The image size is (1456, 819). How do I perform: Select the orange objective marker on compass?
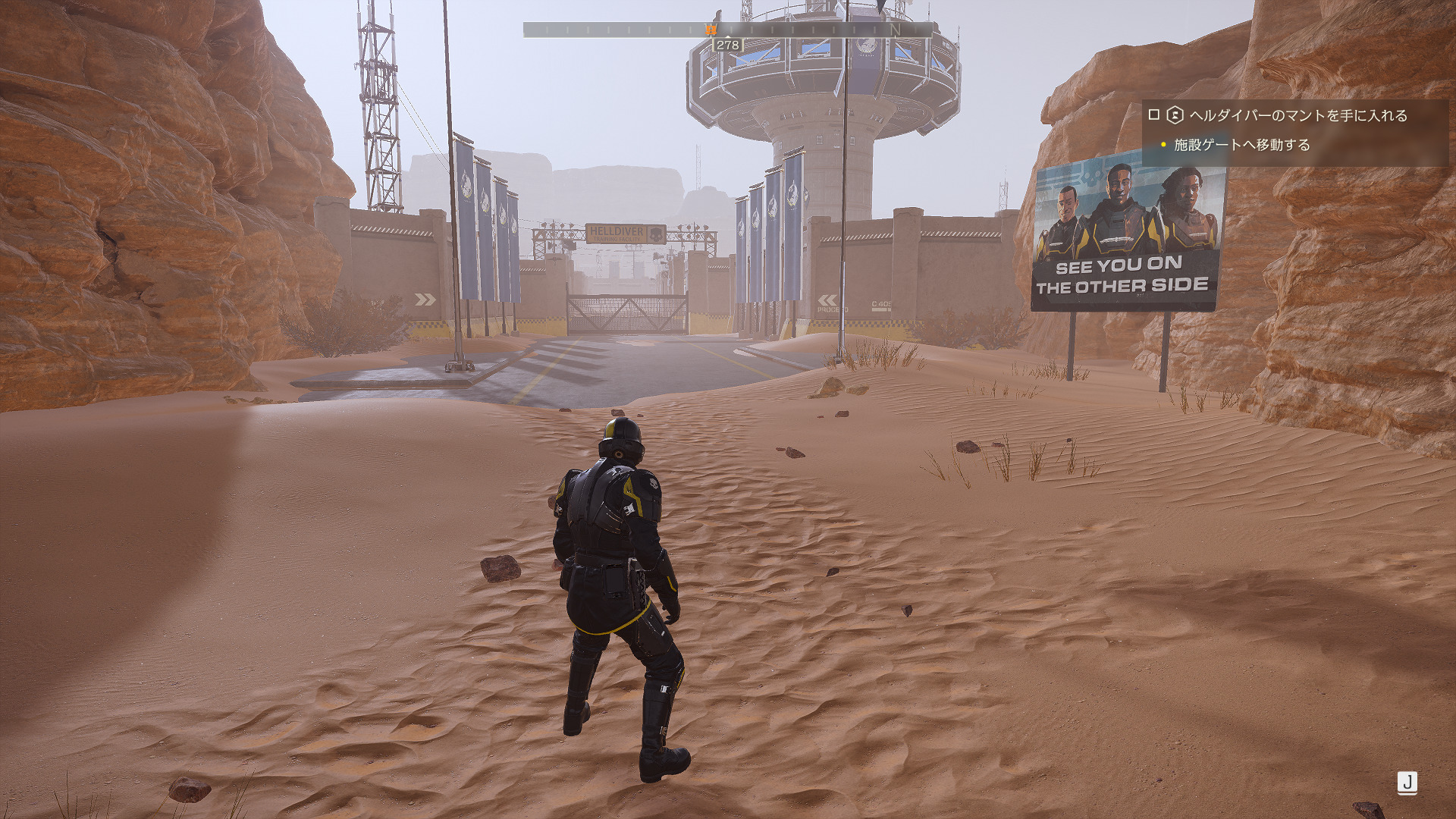711,29
